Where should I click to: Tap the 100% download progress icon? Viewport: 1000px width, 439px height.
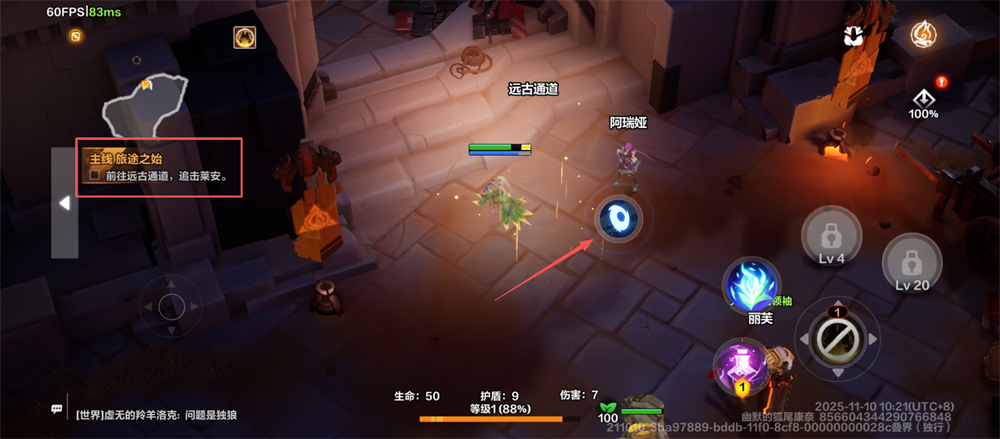click(x=924, y=102)
